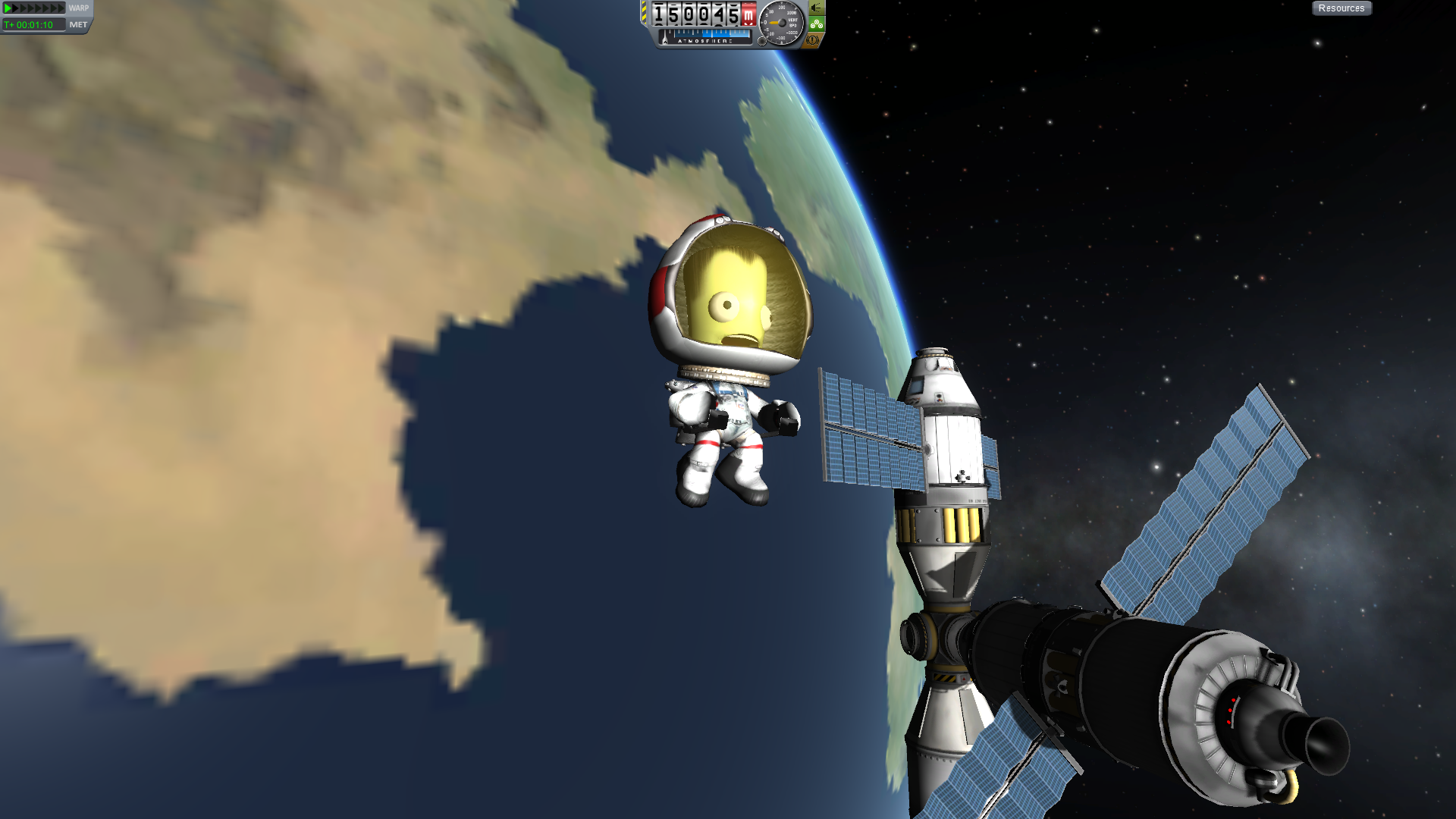Toggle the brakes warning button
Screen dimensions: 1456x819
[x=814, y=39]
